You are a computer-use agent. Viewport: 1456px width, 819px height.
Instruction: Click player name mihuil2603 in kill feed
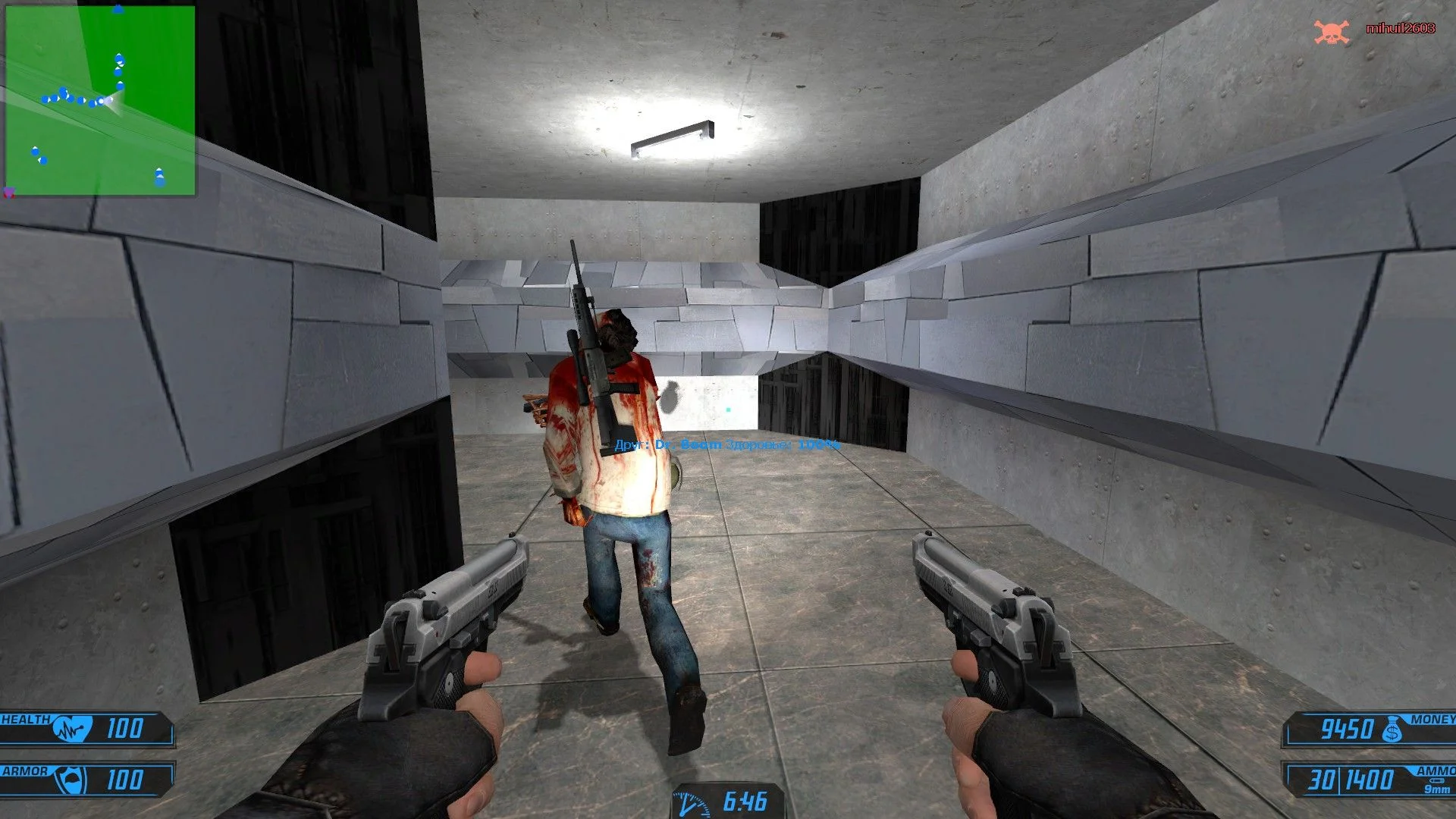[1400, 28]
